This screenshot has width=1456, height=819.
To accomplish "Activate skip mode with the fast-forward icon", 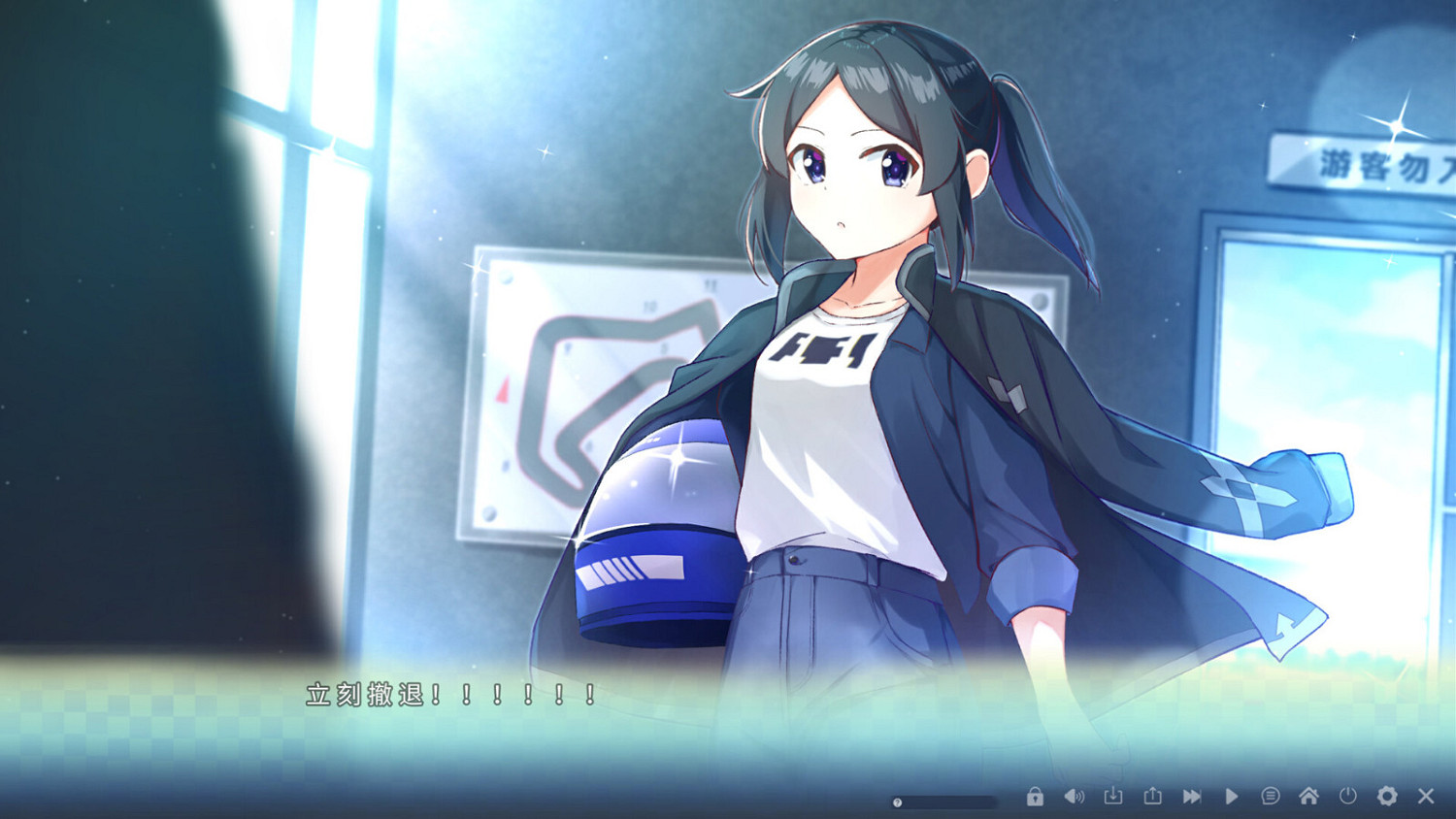I will tap(1191, 795).
